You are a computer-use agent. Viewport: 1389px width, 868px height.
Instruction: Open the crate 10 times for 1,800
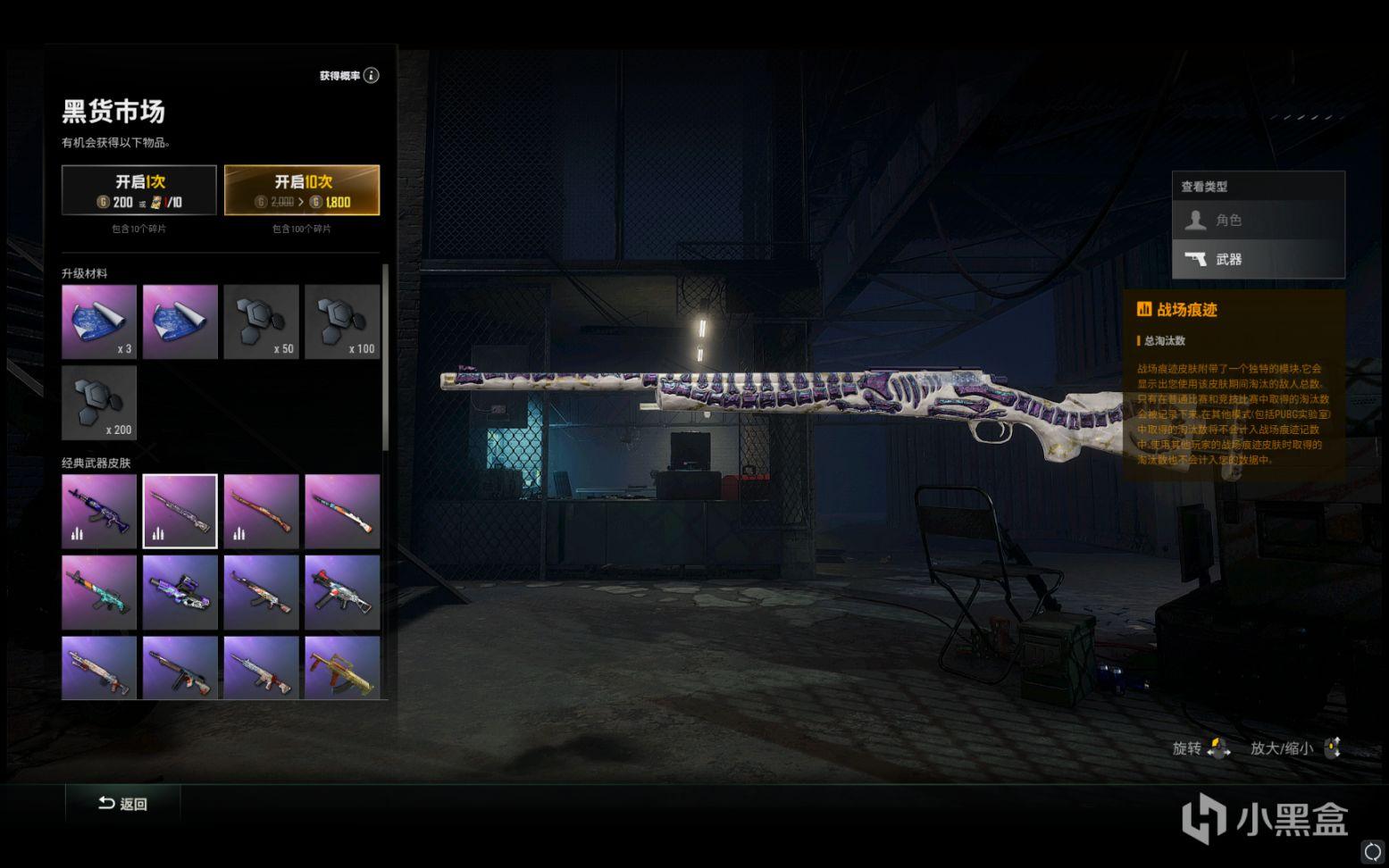pos(302,190)
